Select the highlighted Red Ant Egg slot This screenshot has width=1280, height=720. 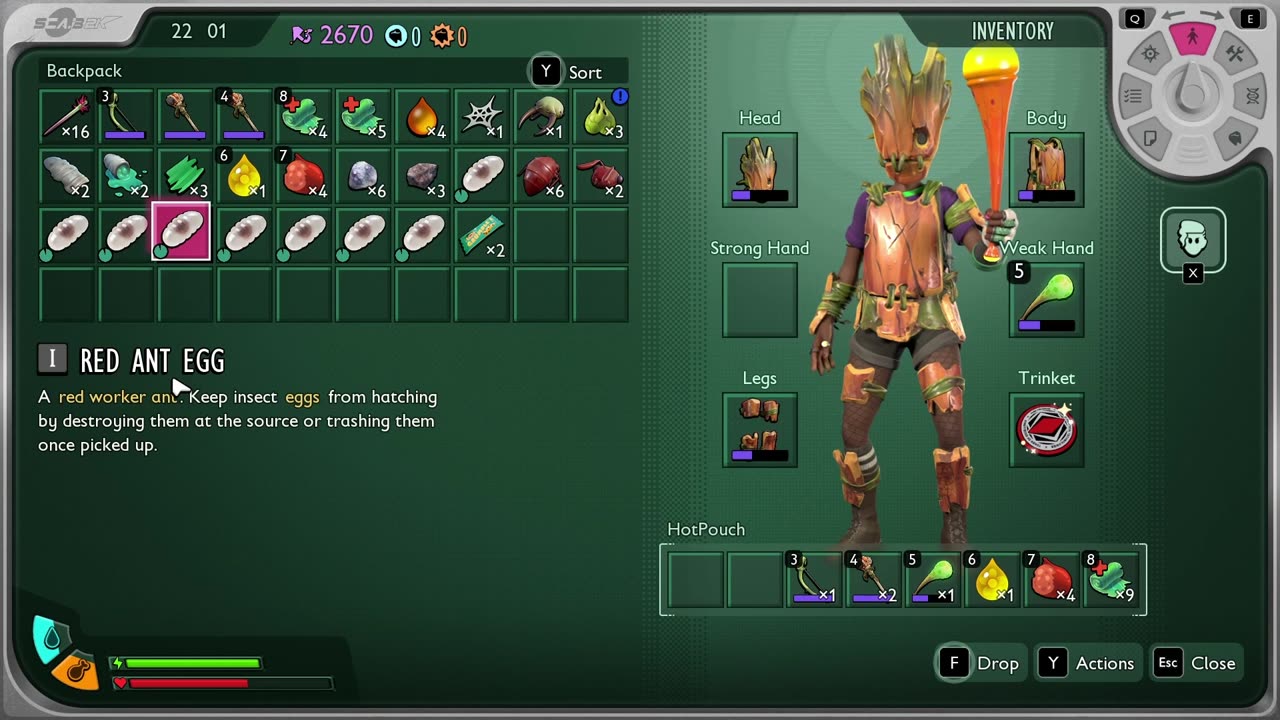click(181, 232)
